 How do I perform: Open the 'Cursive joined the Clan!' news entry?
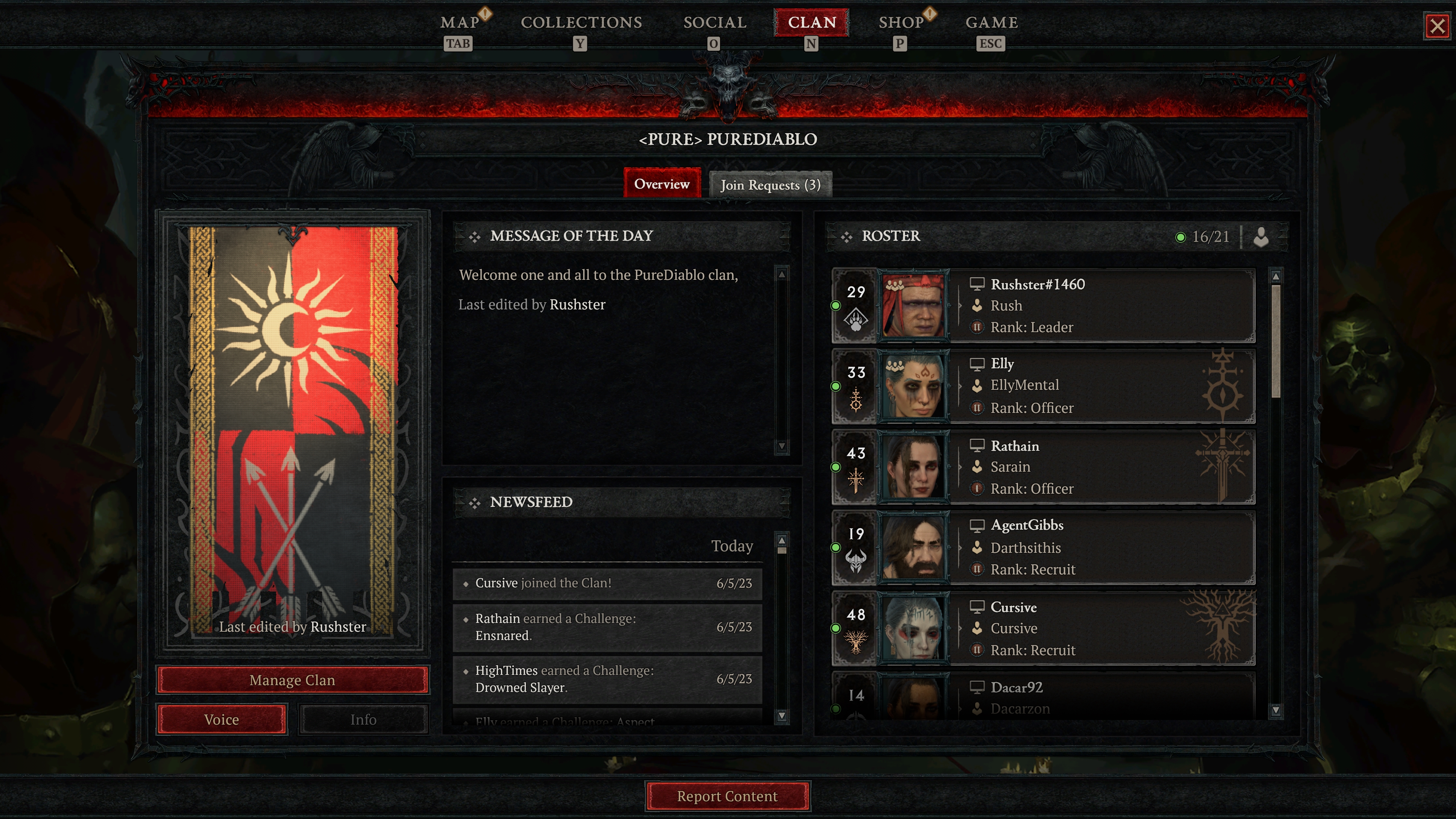click(x=607, y=583)
